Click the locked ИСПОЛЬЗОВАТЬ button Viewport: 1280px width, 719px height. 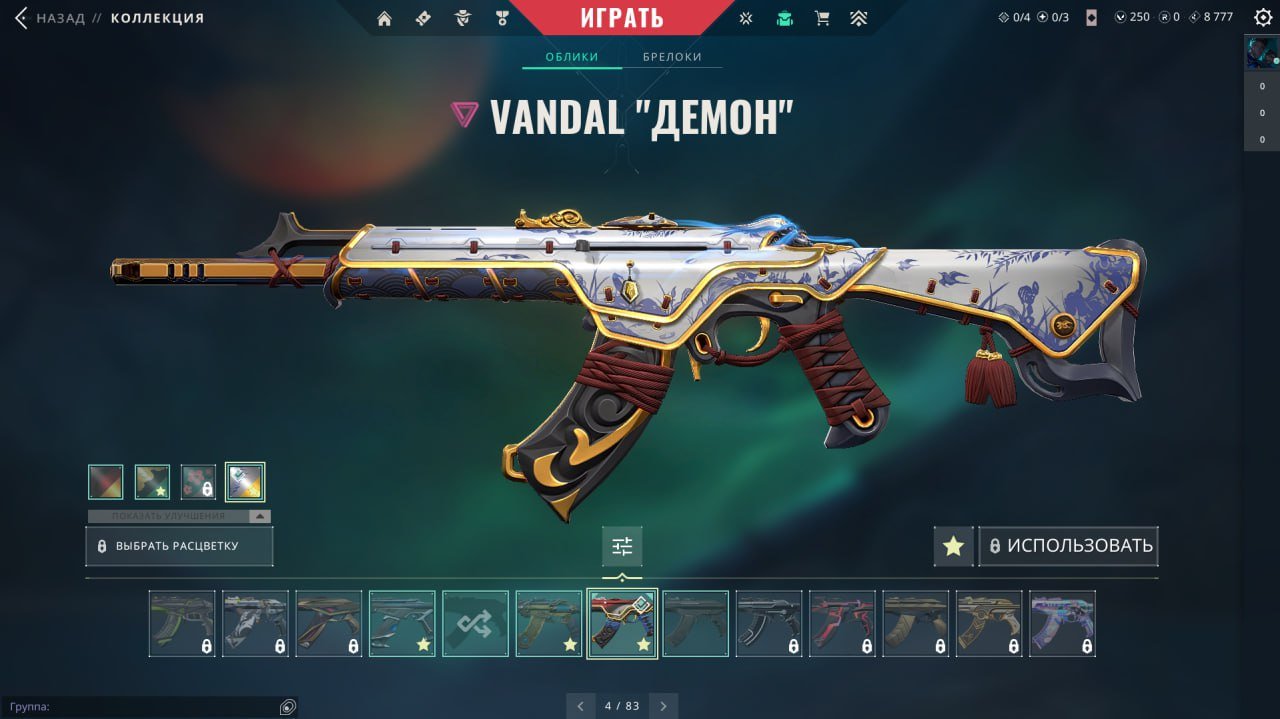tap(1069, 546)
